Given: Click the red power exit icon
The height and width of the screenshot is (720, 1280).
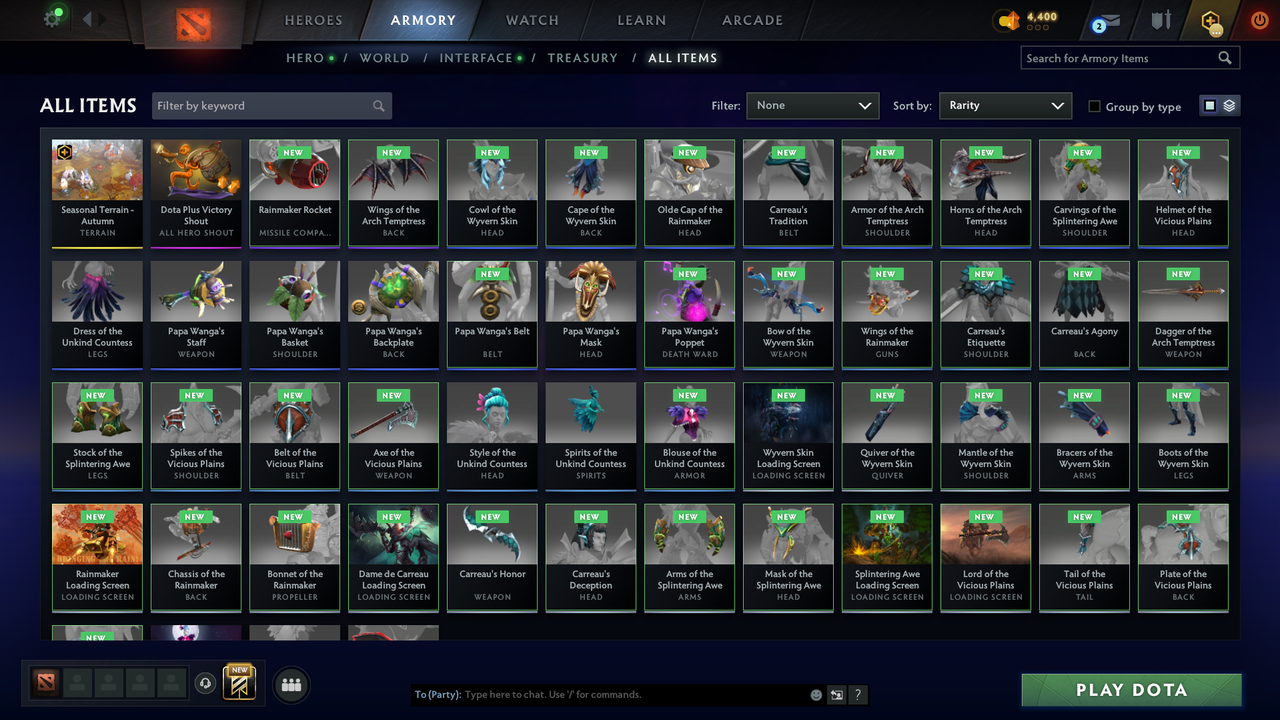Looking at the screenshot, I should [1259, 19].
